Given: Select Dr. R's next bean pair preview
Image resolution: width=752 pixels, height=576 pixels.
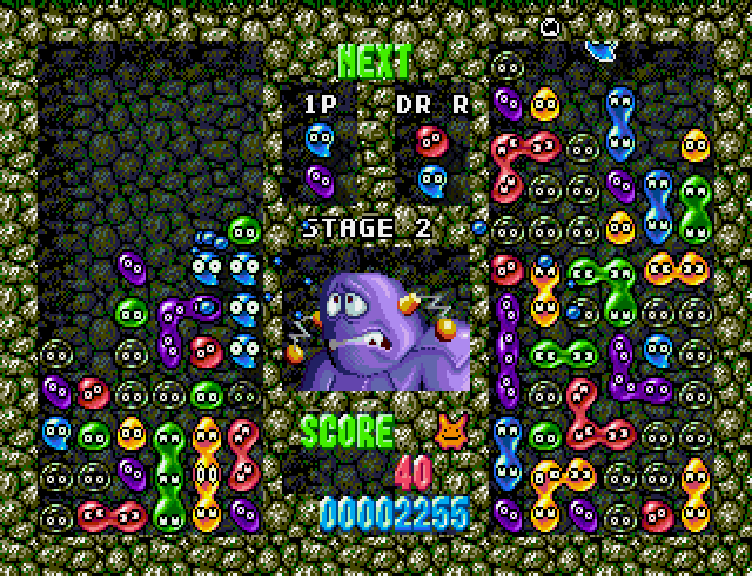Looking at the screenshot, I should pos(432,160).
